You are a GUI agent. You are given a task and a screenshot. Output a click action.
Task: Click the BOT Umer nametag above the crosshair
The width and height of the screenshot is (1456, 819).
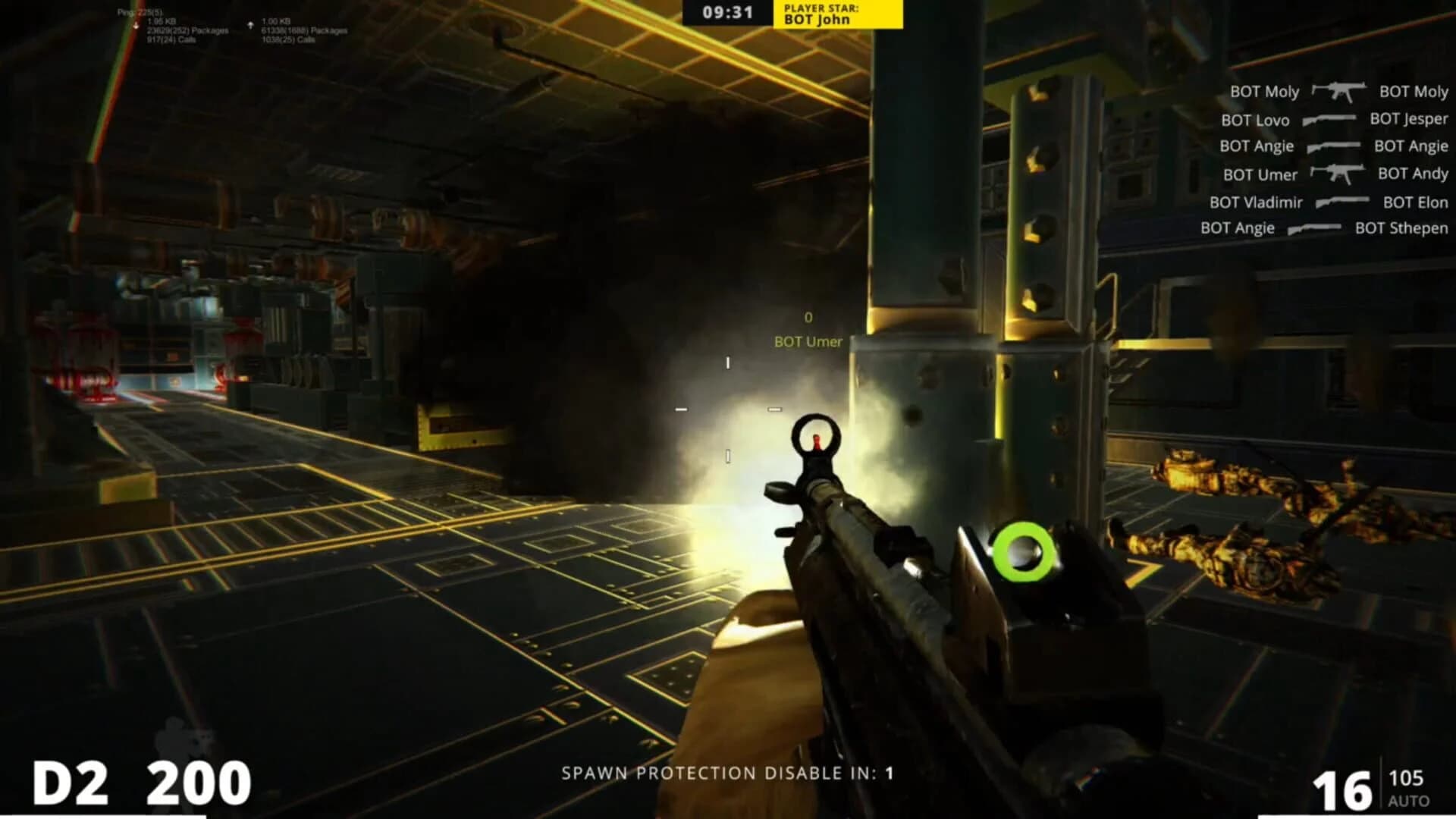coord(805,342)
